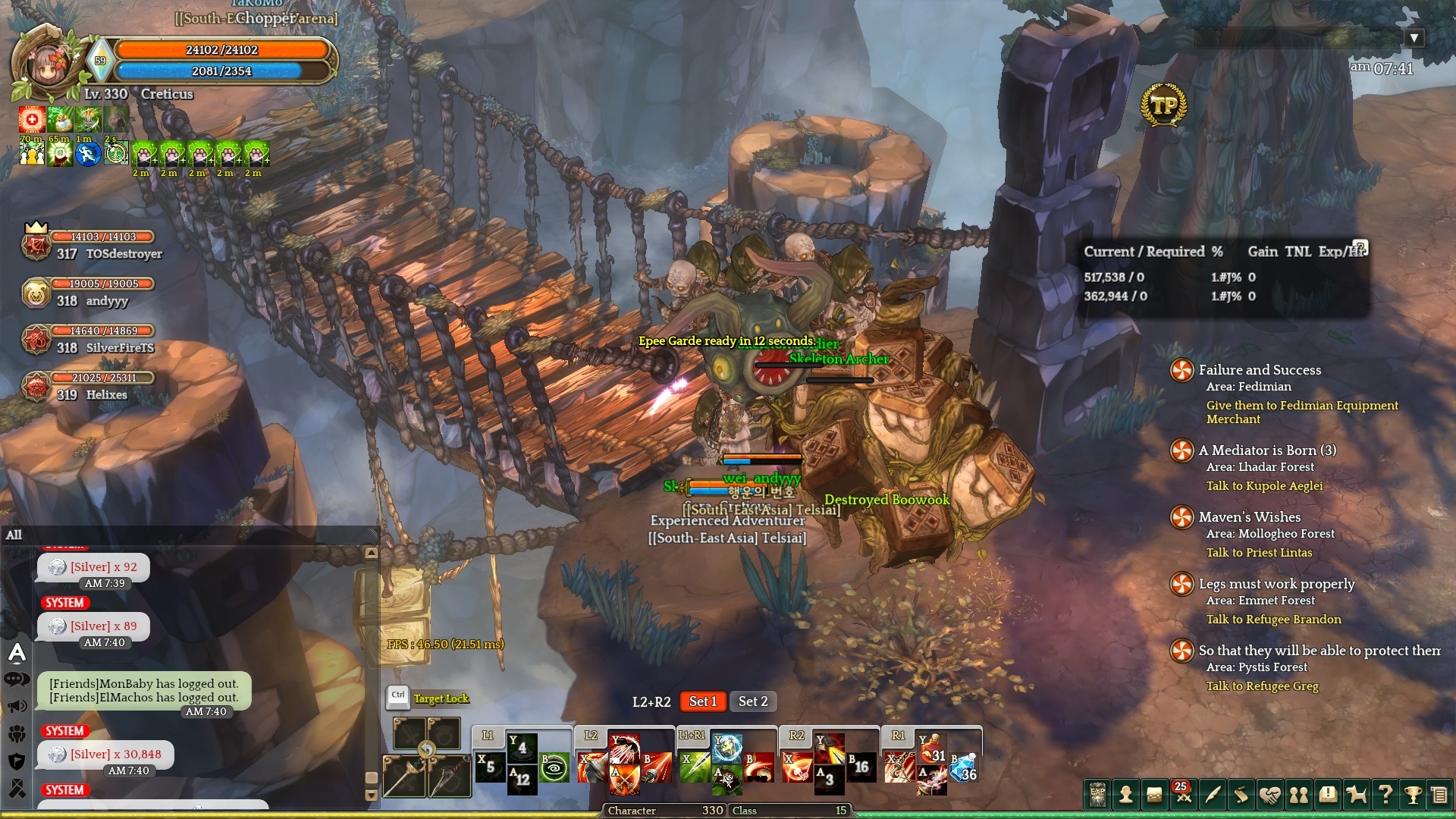The image size is (1456, 819).
Task: Click the question mark help icon
Action: coord(1385,795)
